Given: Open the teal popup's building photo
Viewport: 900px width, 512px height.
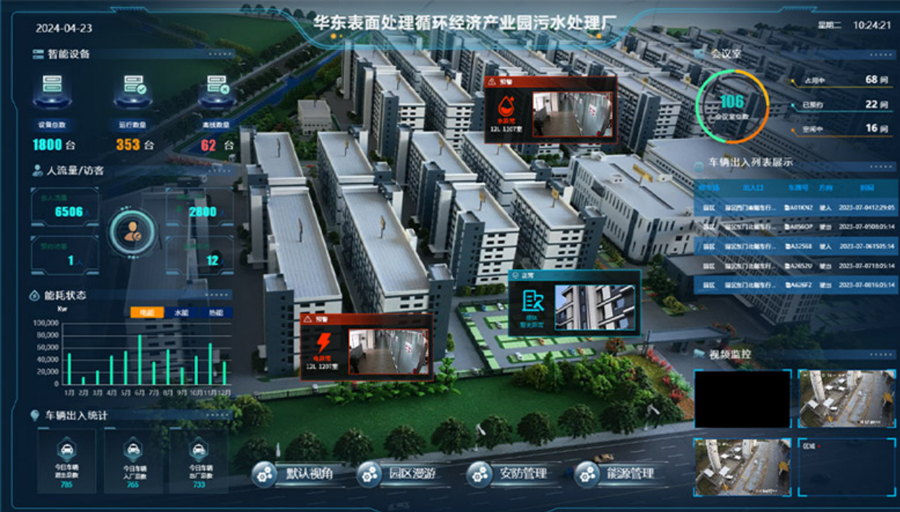Looking at the screenshot, I should pyautogui.click(x=594, y=307).
